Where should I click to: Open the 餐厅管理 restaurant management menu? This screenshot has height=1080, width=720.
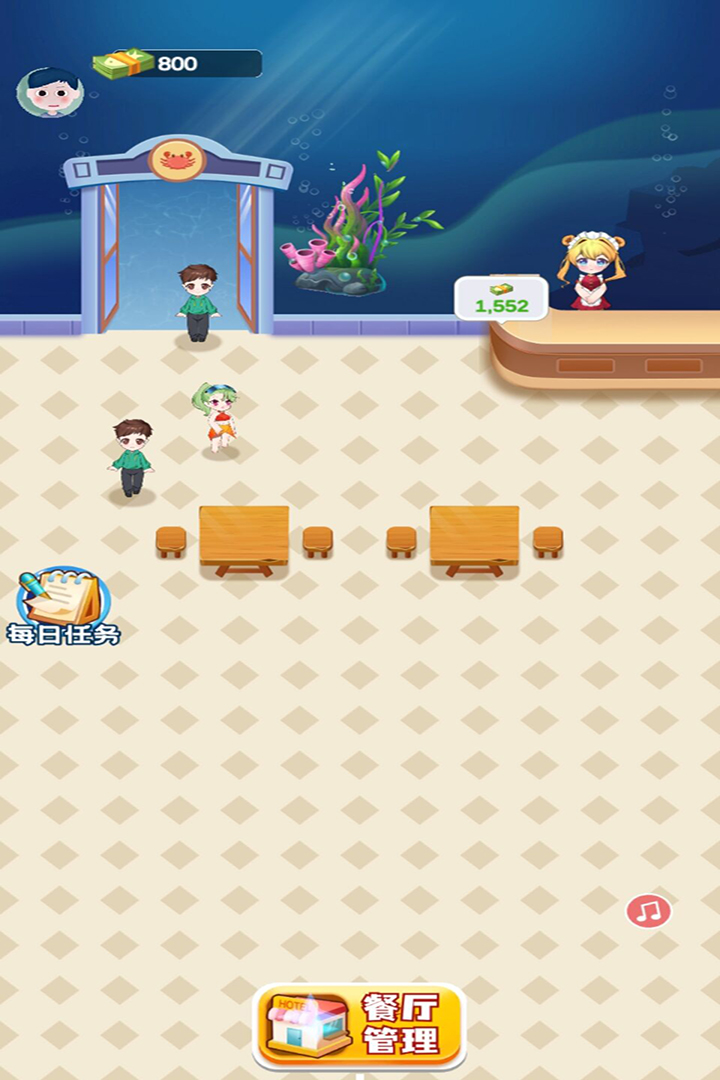[360, 1026]
